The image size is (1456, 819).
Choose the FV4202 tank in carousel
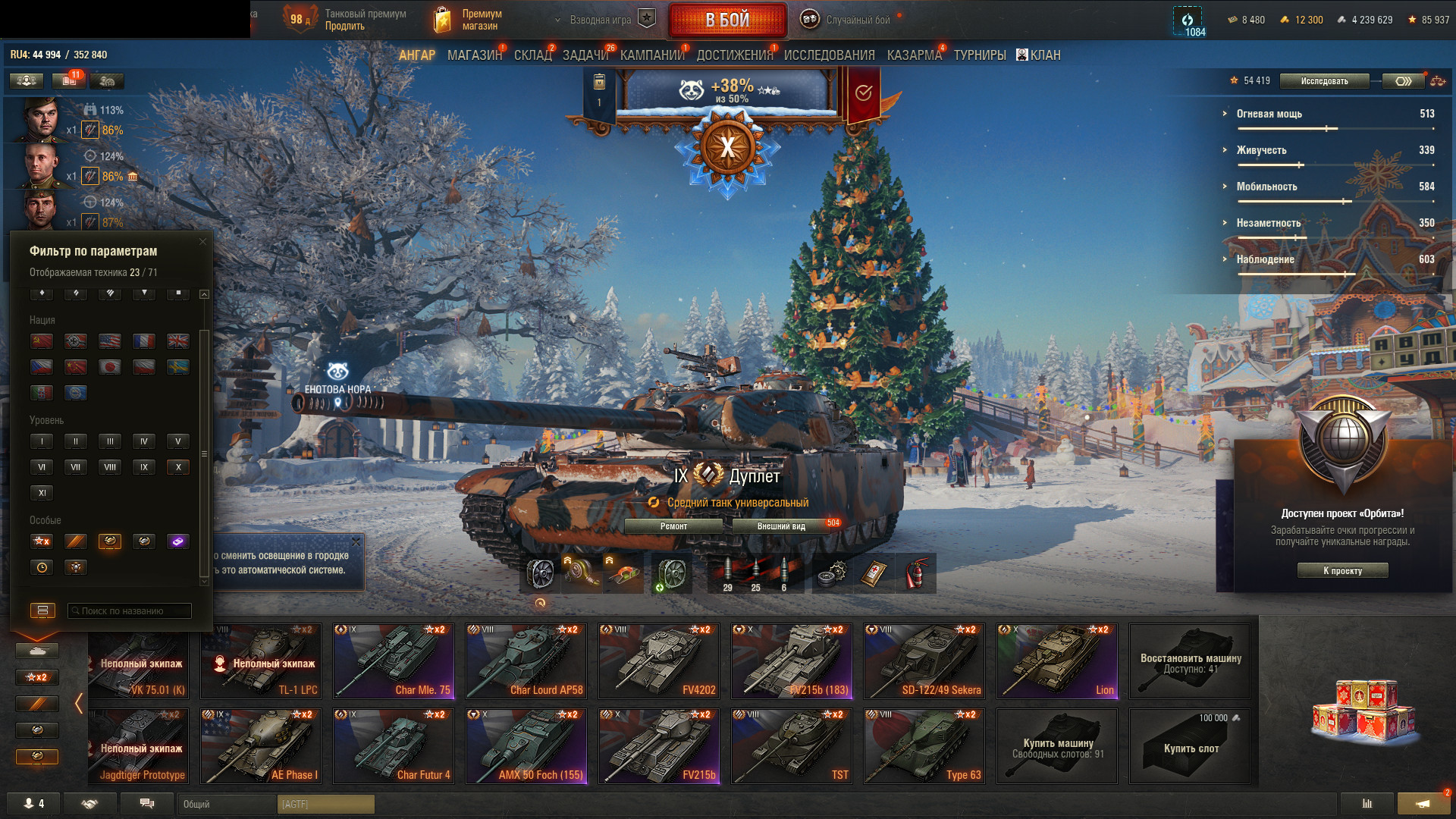point(658,661)
